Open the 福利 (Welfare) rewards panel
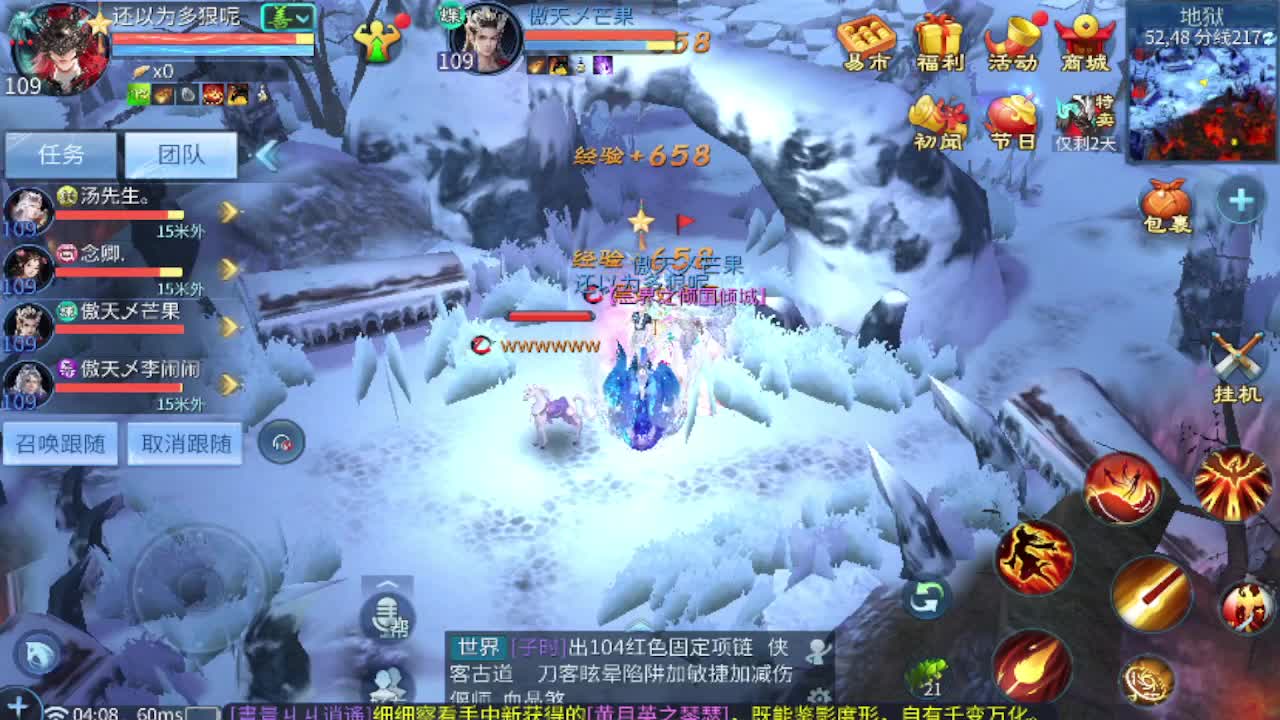The image size is (1280, 720). pos(938,40)
